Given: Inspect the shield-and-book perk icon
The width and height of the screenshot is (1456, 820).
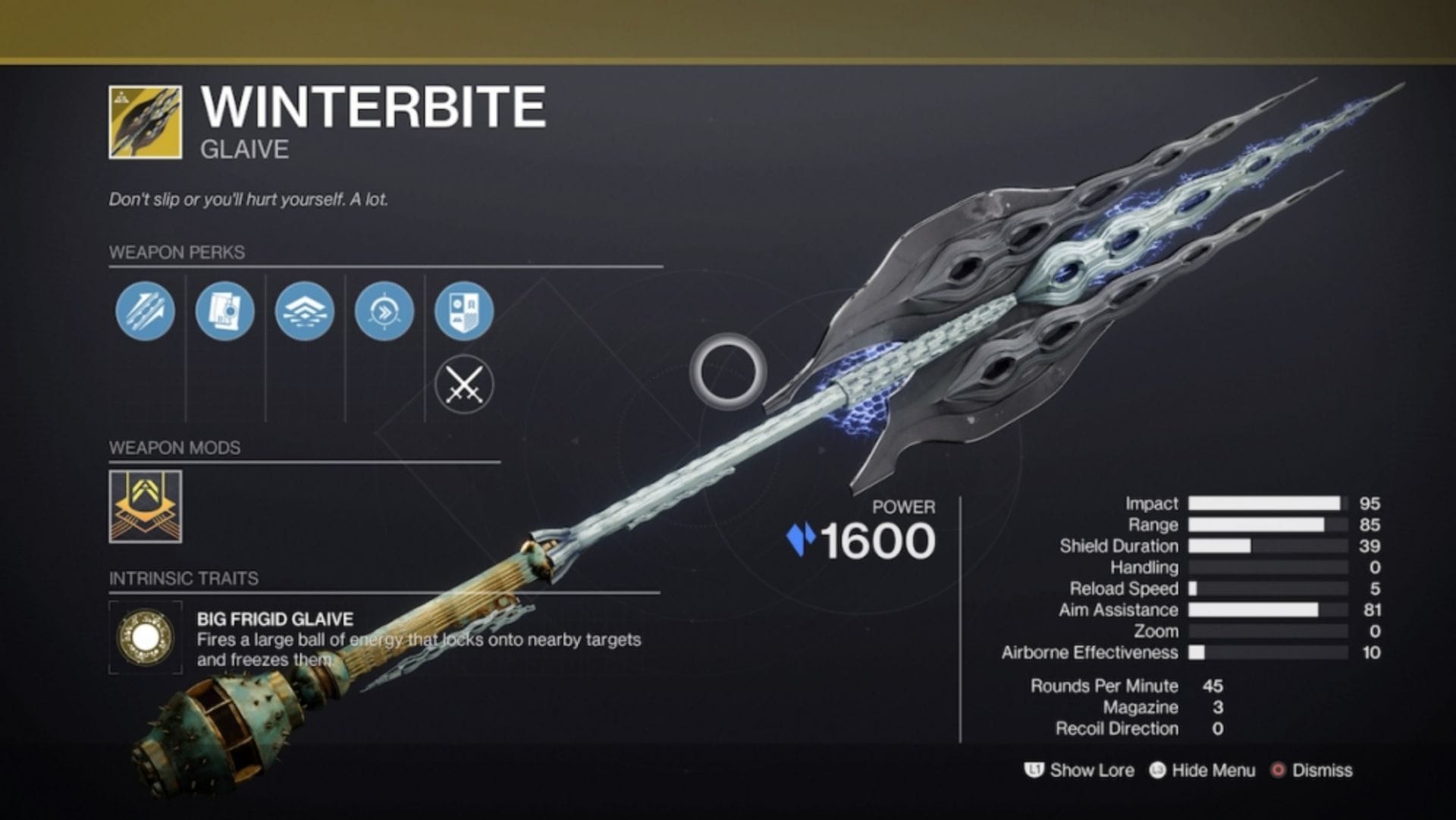Looking at the screenshot, I should pyautogui.click(x=466, y=311).
